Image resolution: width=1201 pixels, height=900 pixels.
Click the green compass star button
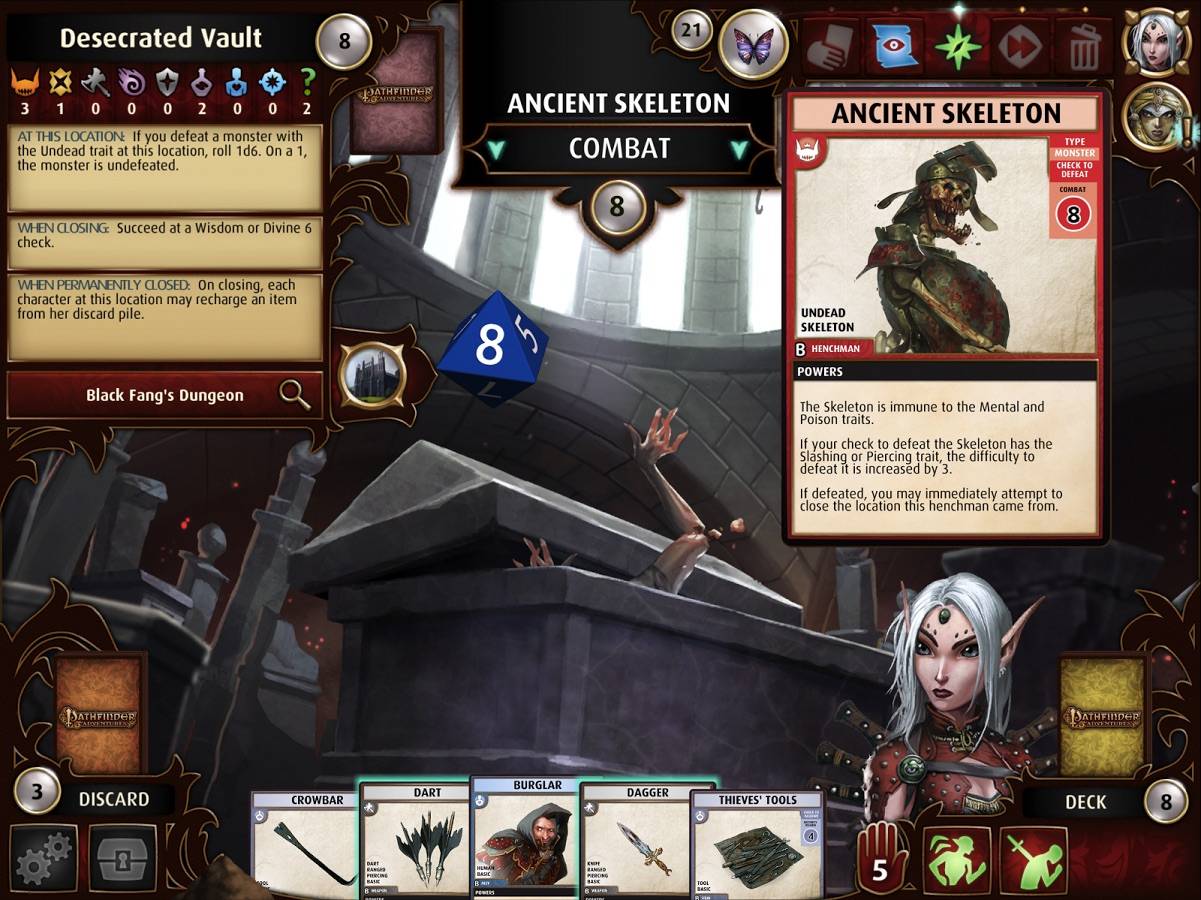pos(958,46)
